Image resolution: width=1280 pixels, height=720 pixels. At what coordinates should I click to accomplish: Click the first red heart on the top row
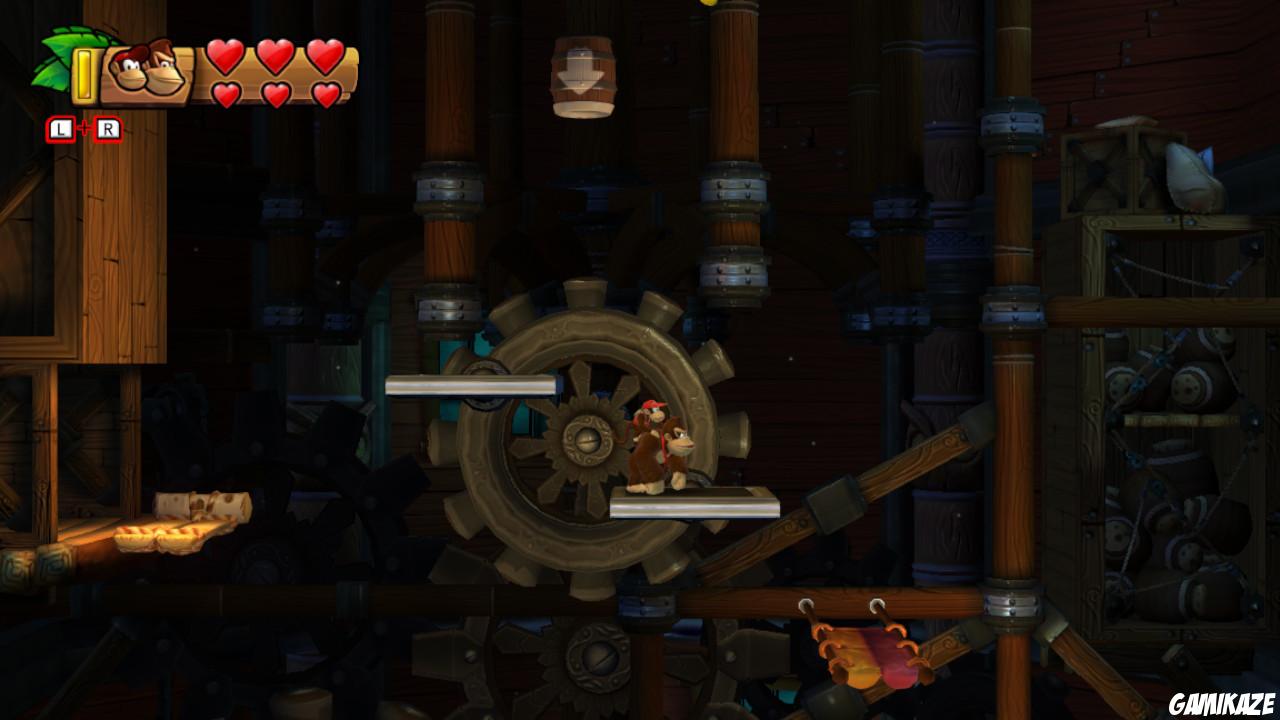click(x=227, y=57)
